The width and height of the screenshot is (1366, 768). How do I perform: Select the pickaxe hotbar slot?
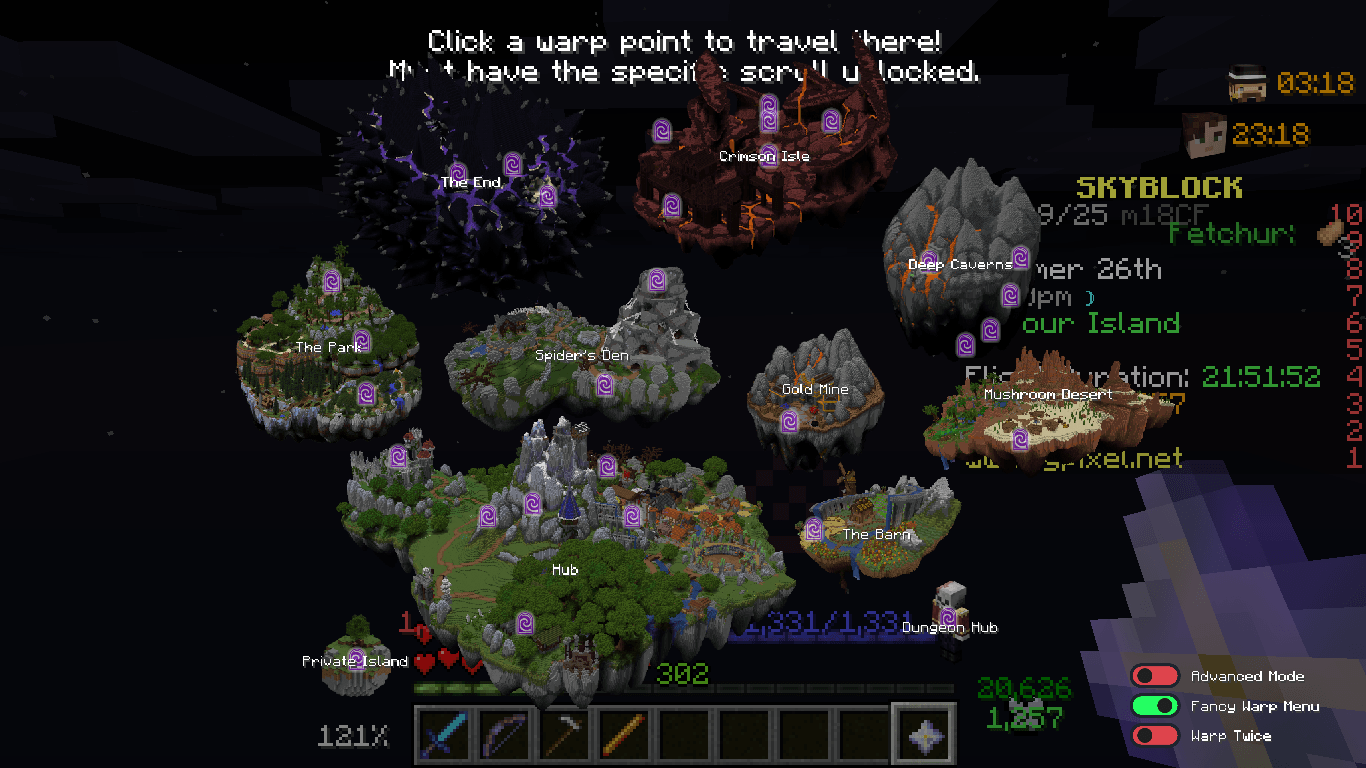(x=564, y=734)
